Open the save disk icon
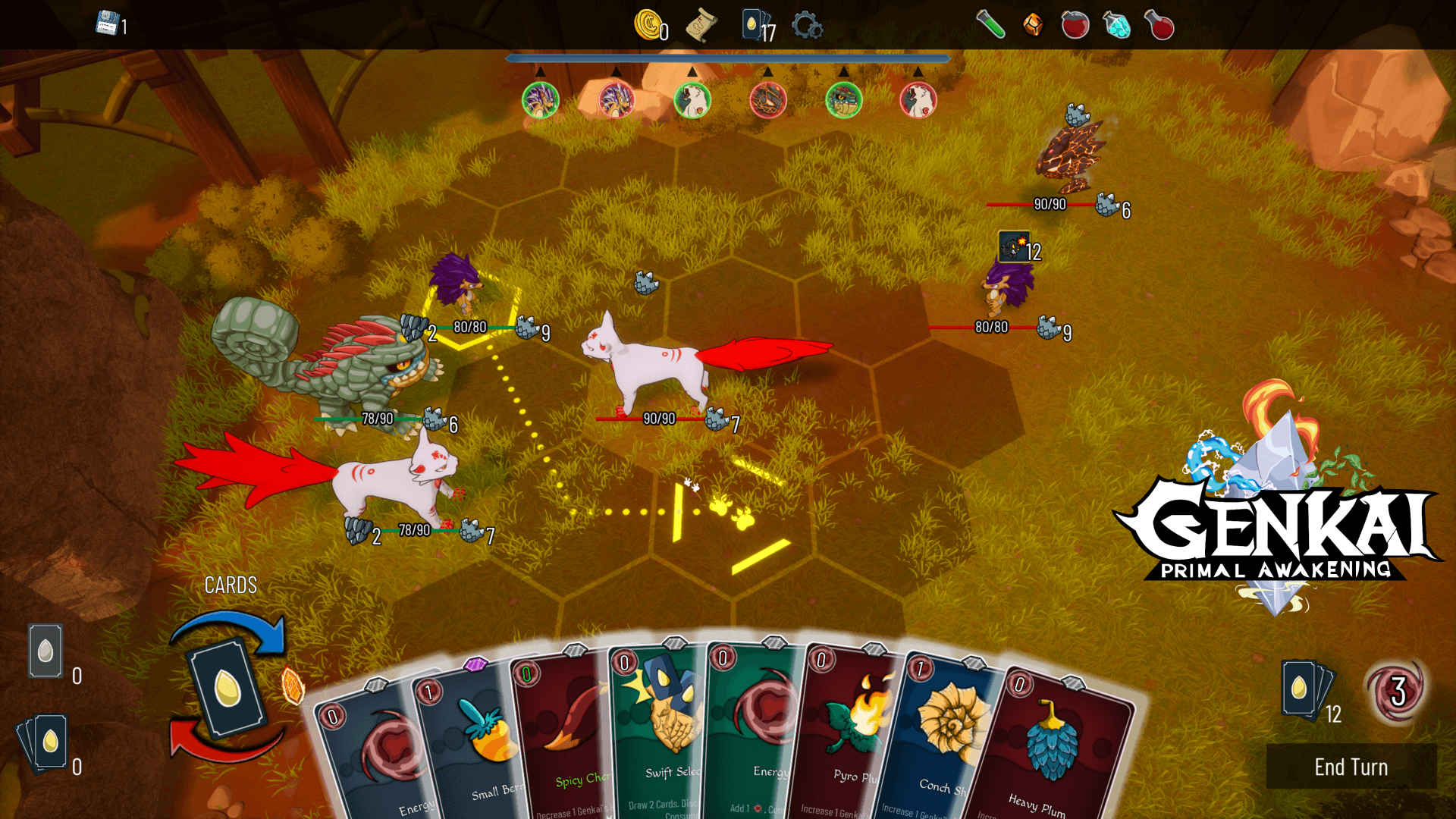 107,24
